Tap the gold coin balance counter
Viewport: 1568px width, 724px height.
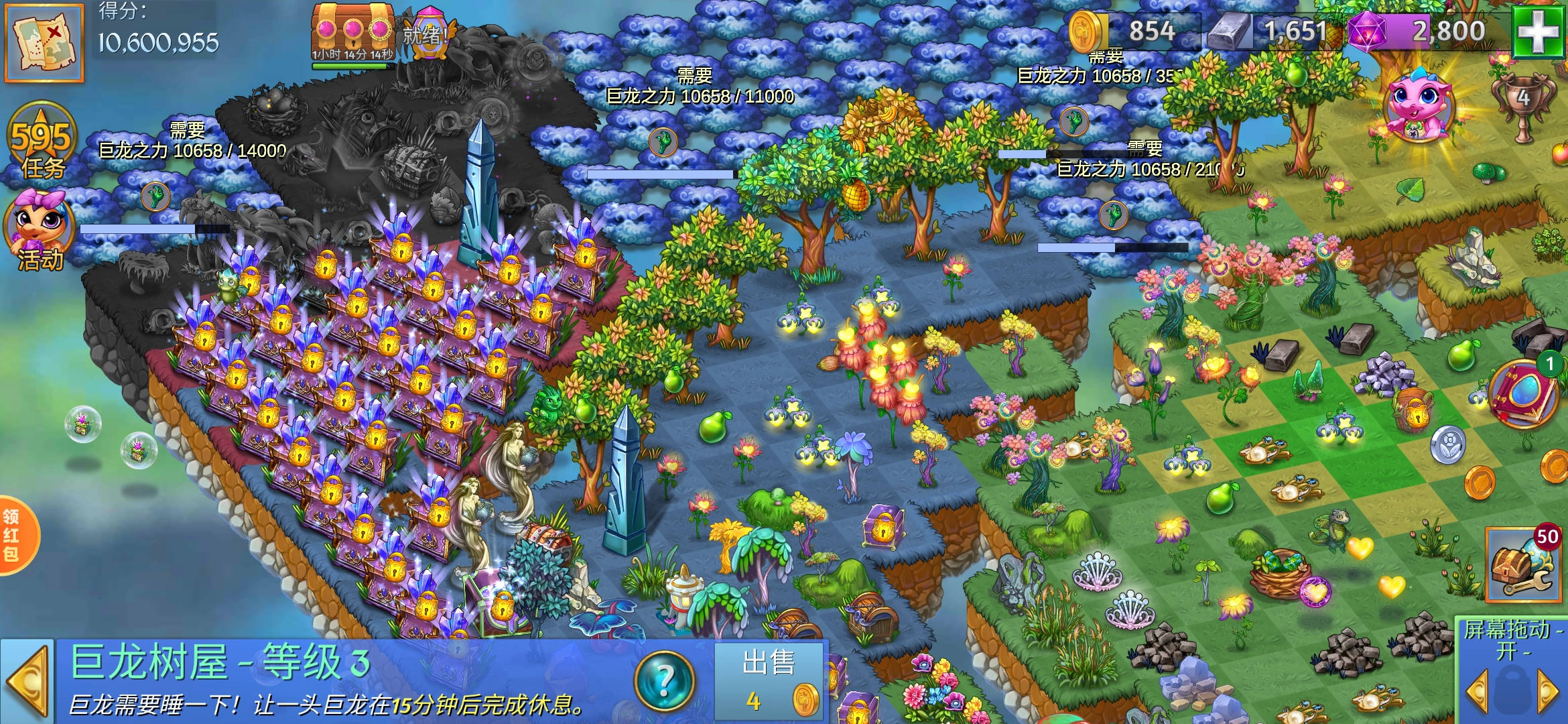point(1132,31)
